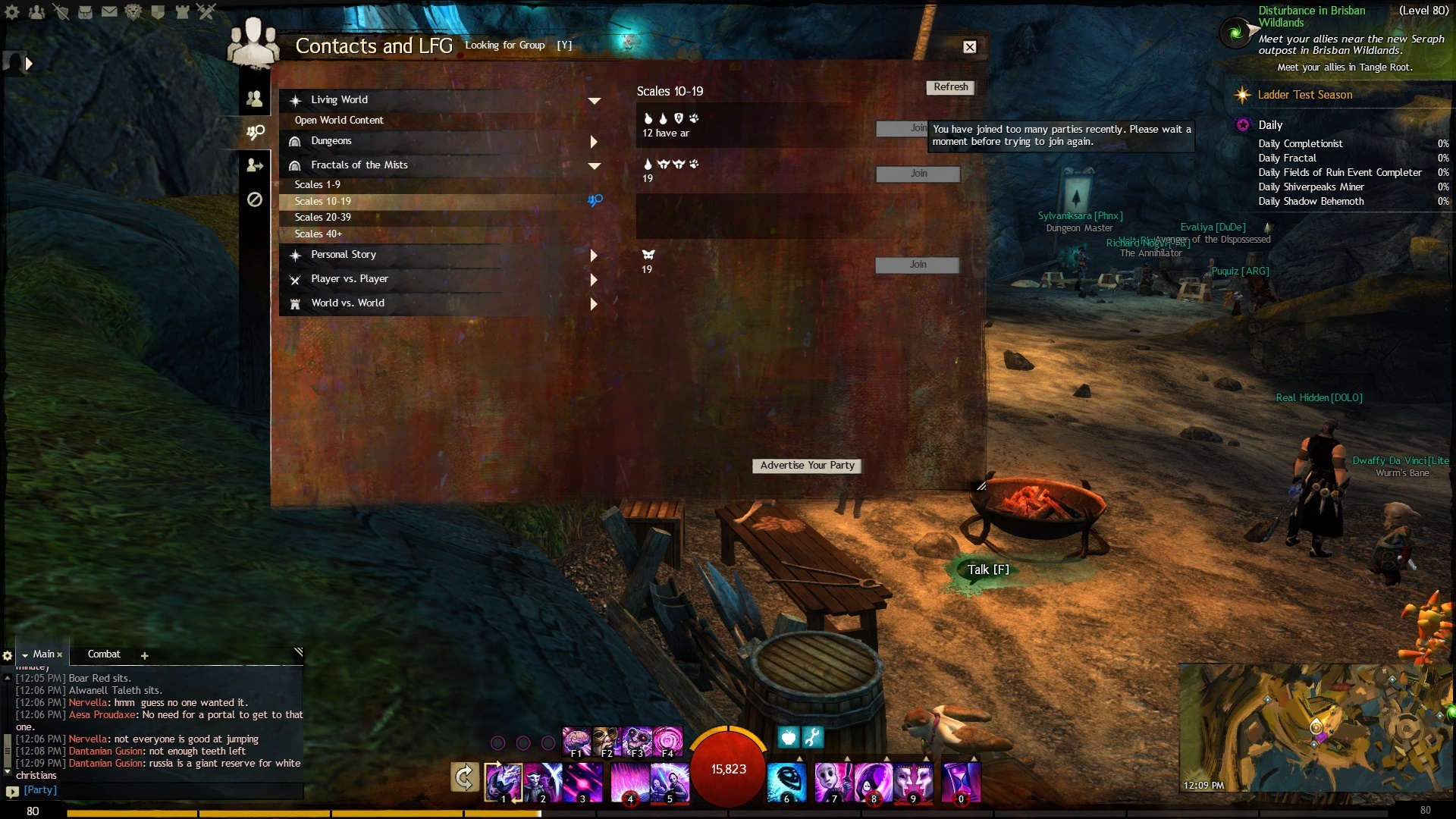1456x819 pixels.
Task: Choose Scales 1-9 listing
Action: click(318, 185)
